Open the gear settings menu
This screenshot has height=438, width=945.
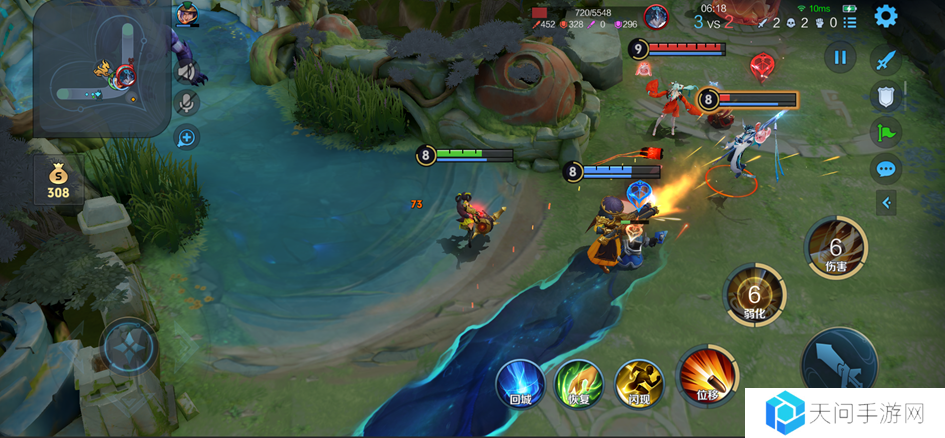885,16
